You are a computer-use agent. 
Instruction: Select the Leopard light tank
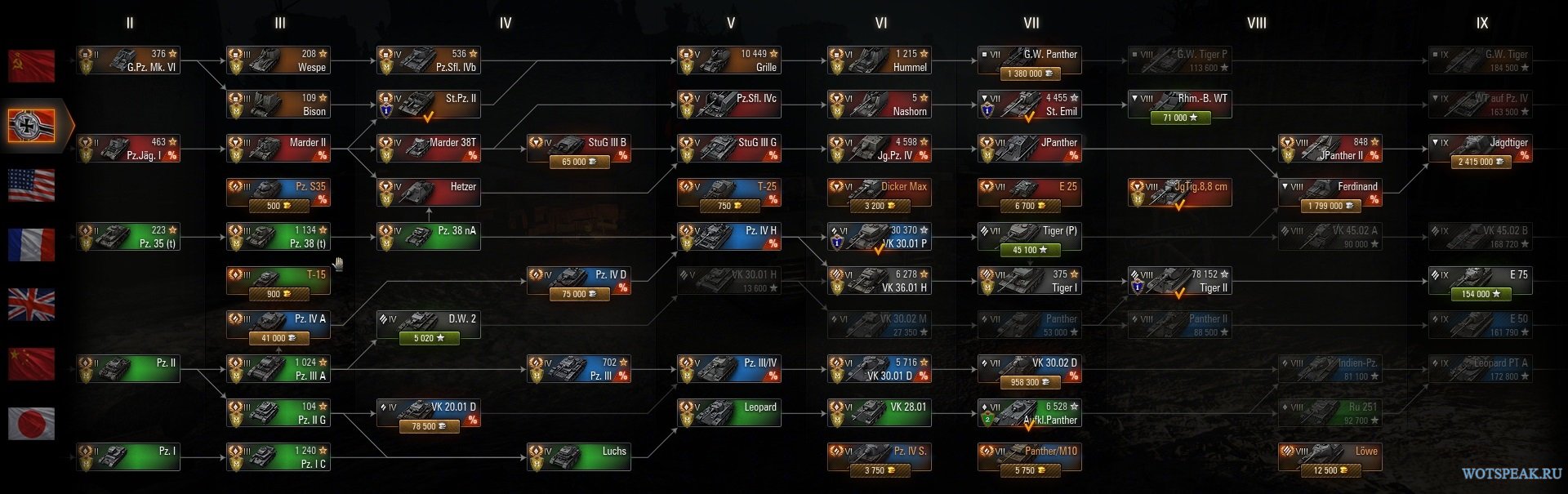point(729,413)
